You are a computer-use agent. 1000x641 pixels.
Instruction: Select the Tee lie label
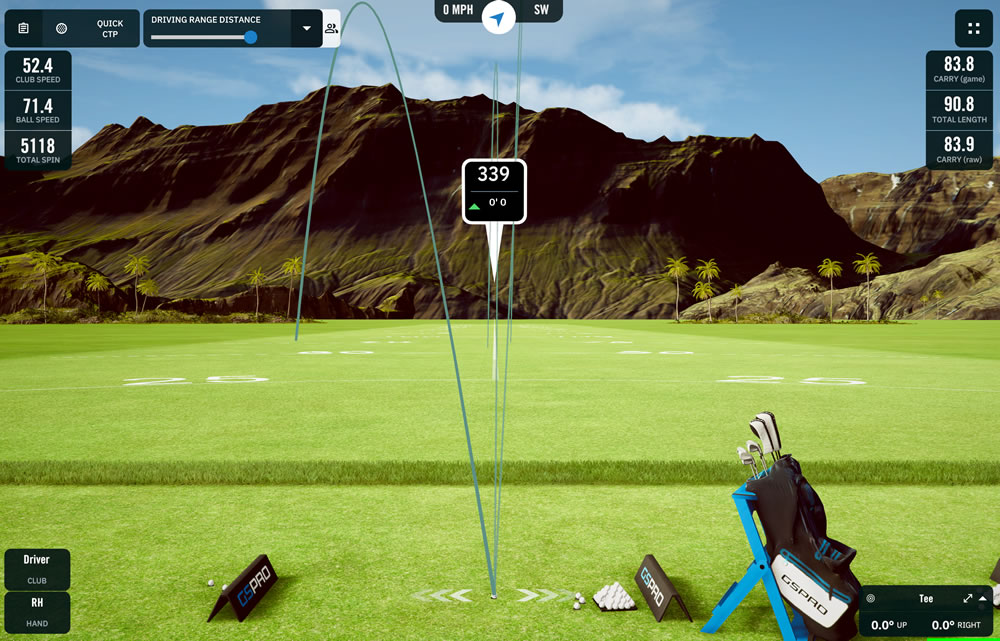[926, 599]
